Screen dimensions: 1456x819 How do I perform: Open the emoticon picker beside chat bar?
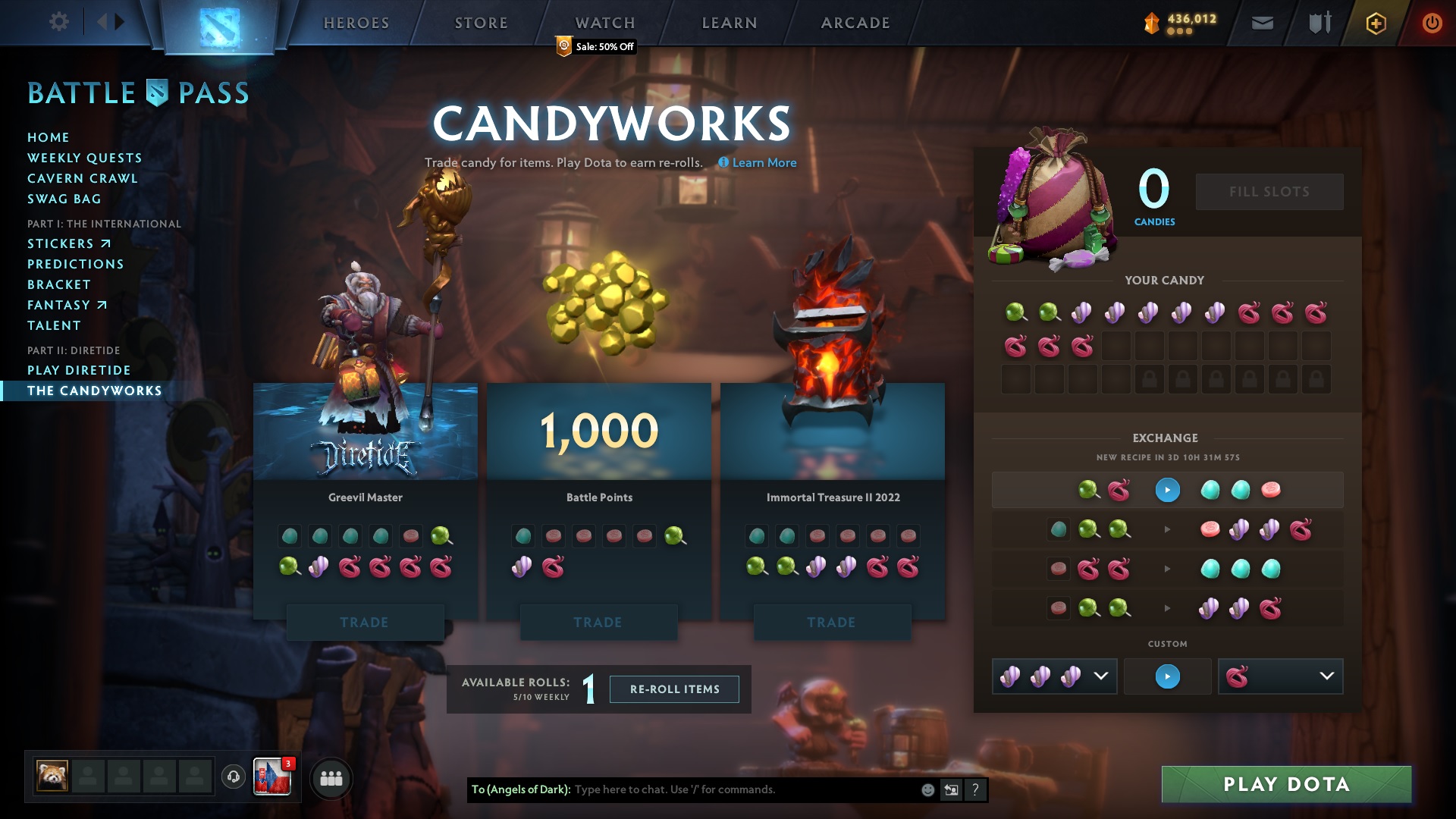927,789
